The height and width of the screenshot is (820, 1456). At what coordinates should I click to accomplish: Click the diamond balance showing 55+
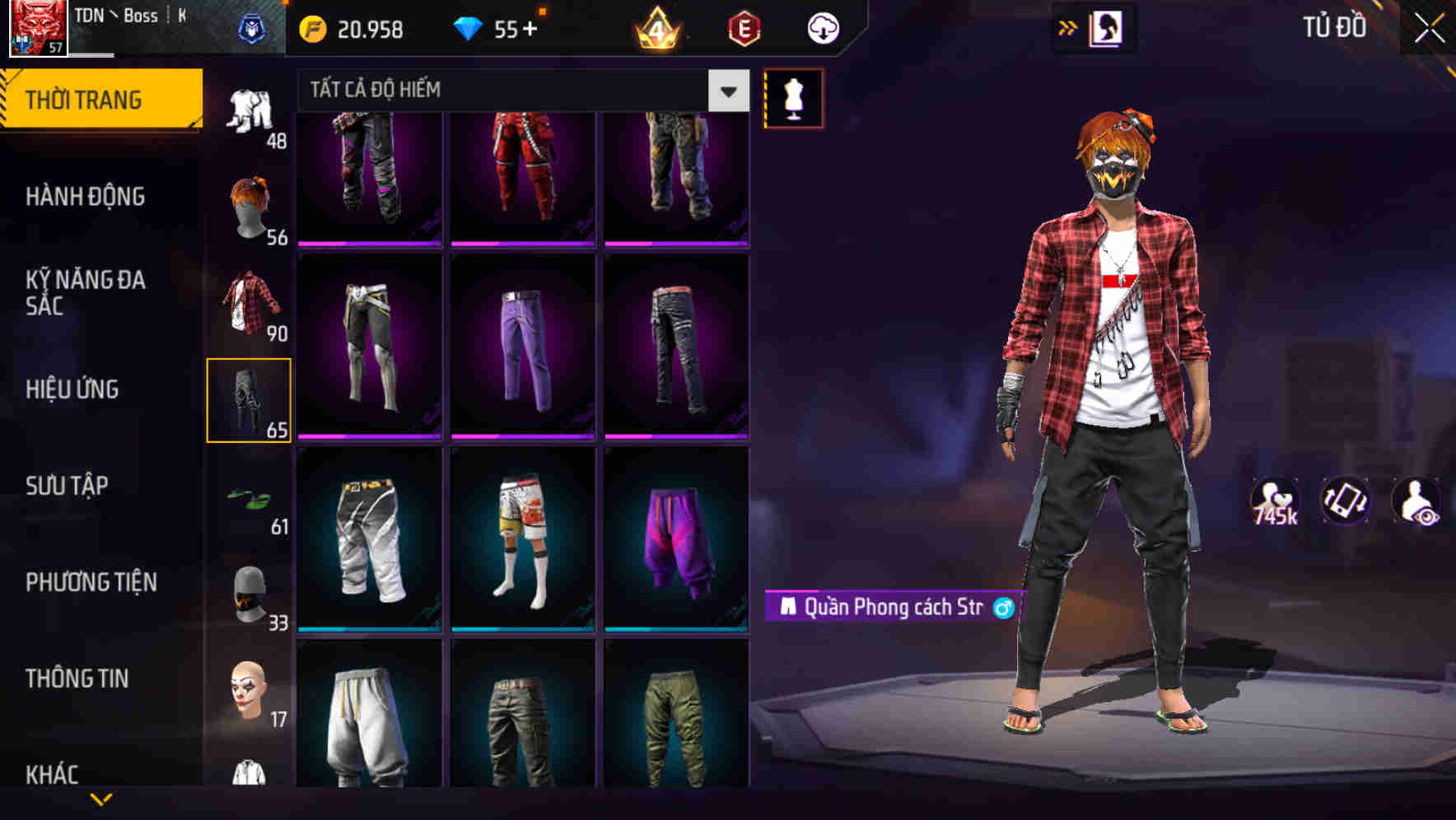pyautogui.click(x=494, y=29)
